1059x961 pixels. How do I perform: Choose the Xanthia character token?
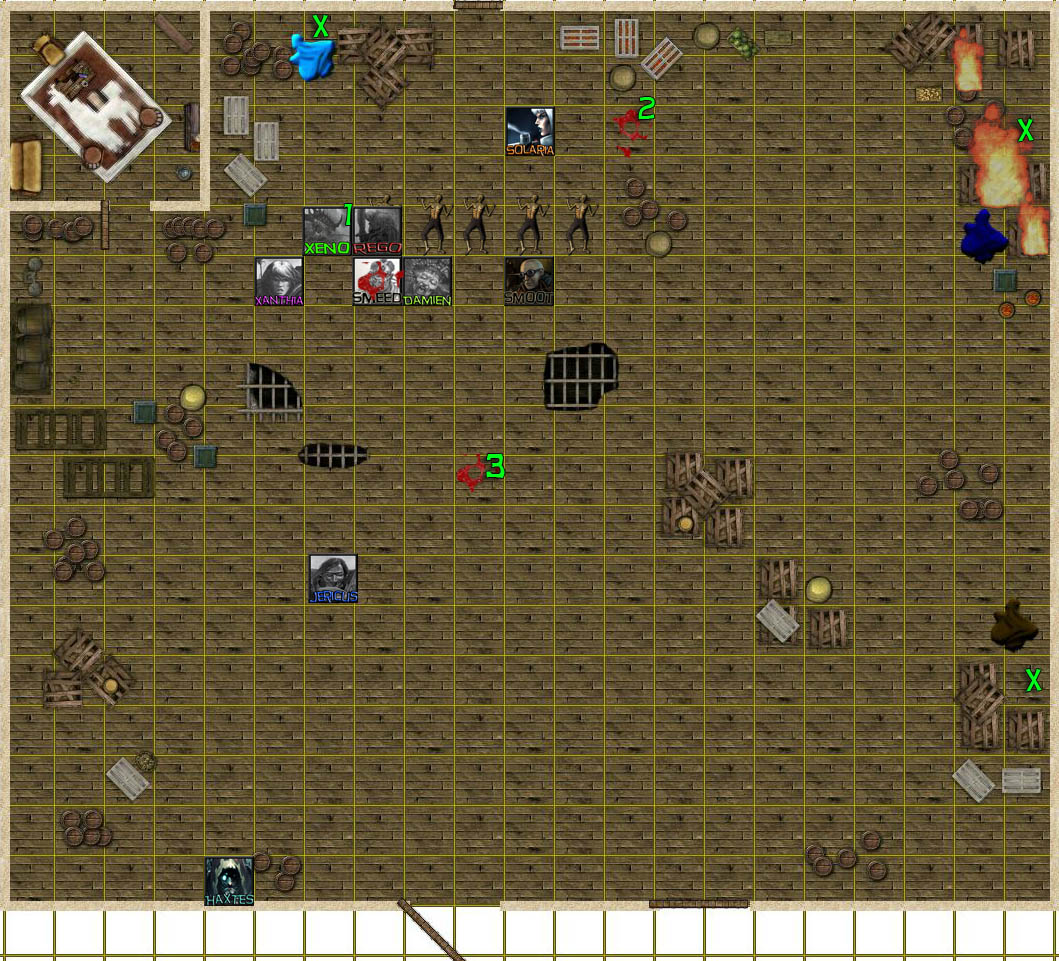pos(279,281)
